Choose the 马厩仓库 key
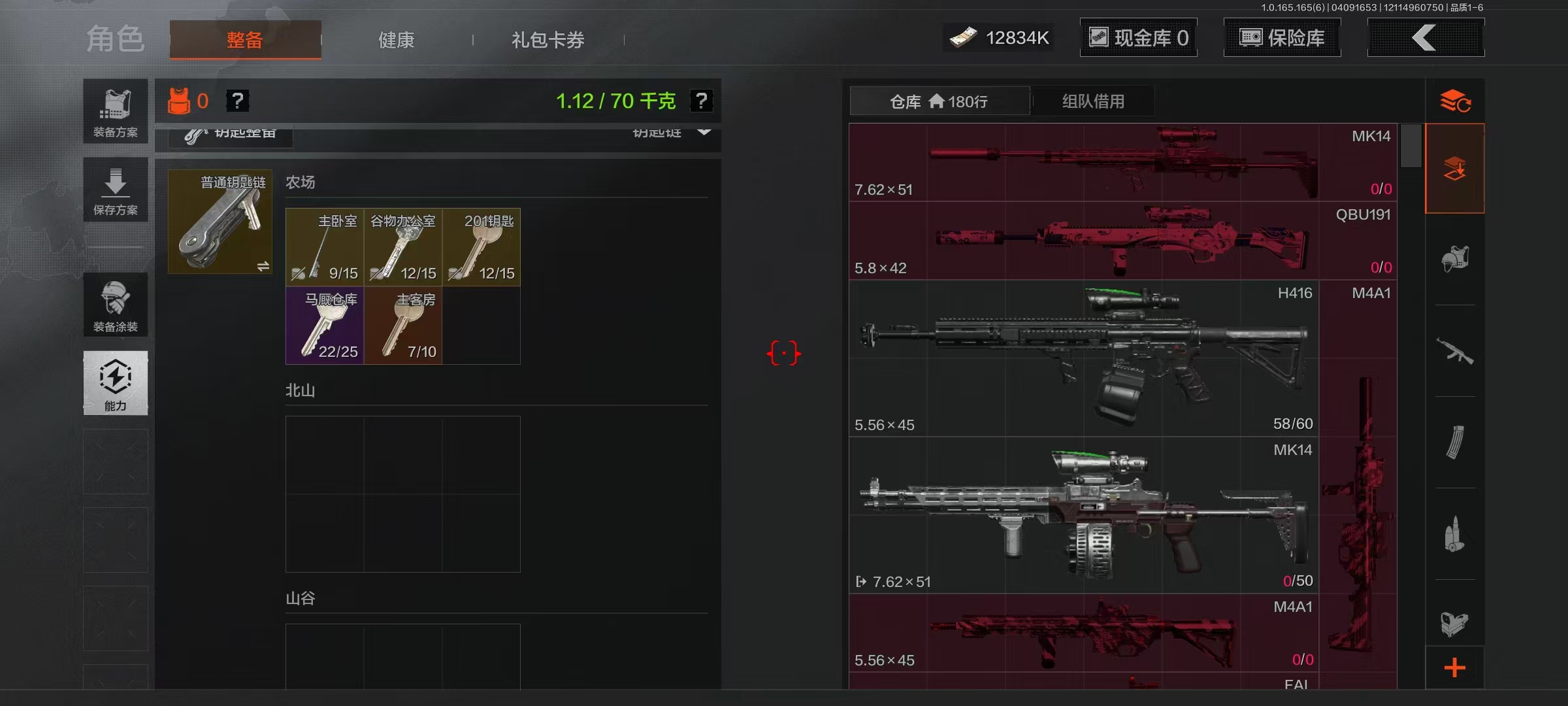Screen dimensions: 1568x706 tap(325, 326)
